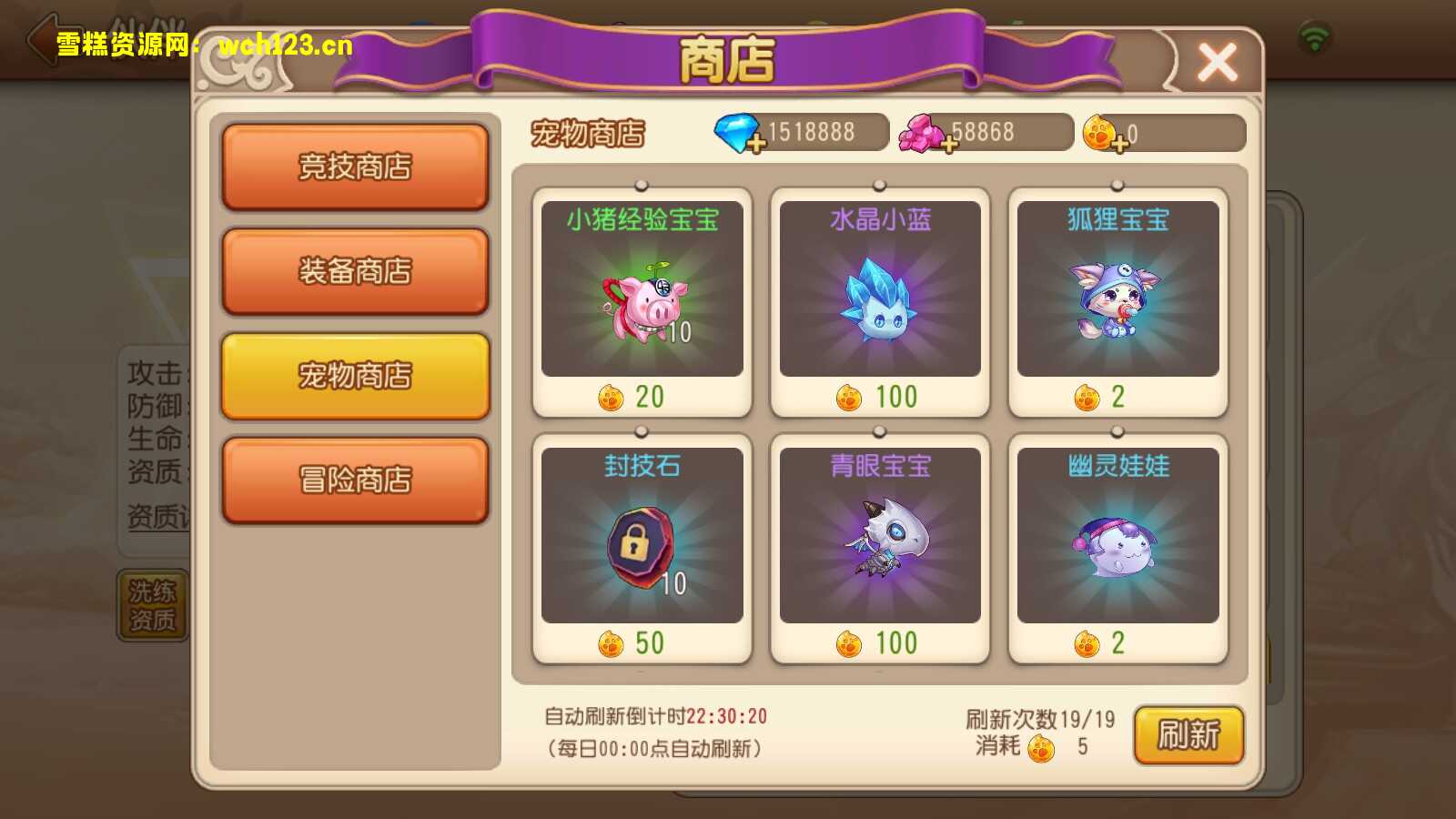Open the 装备商店 category
Viewport: 1456px width, 819px height.
click(355, 271)
